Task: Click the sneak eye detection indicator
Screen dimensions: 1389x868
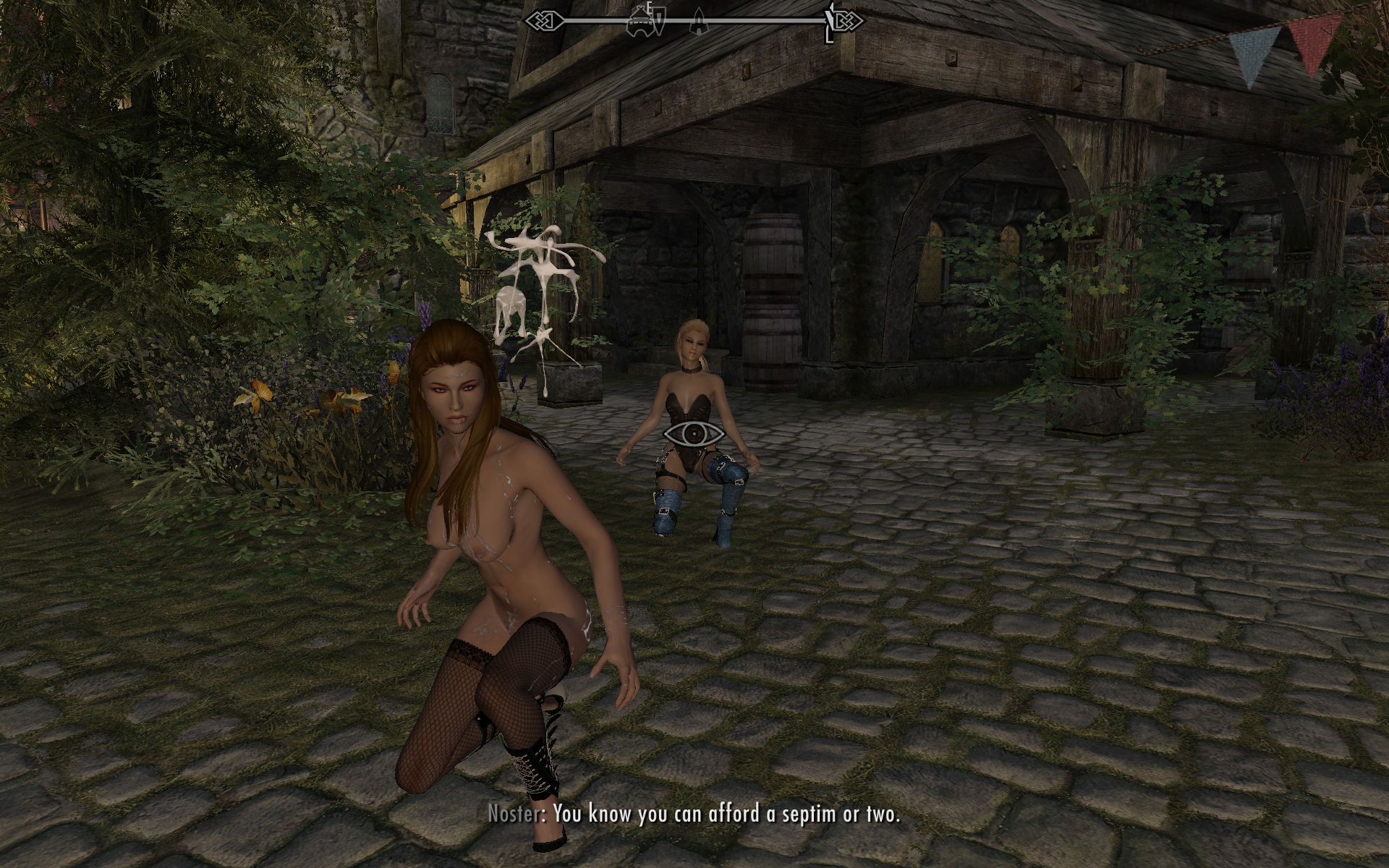Action: (694, 434)
